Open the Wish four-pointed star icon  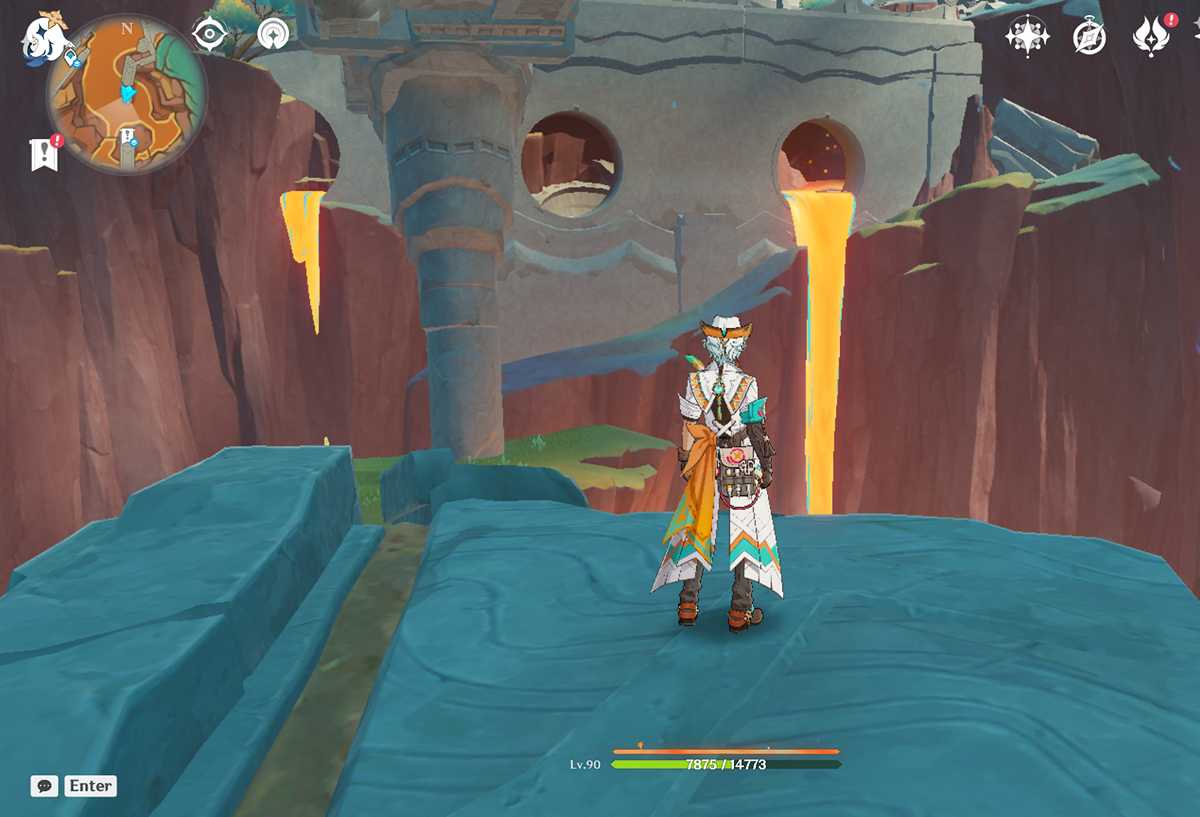1026,37
